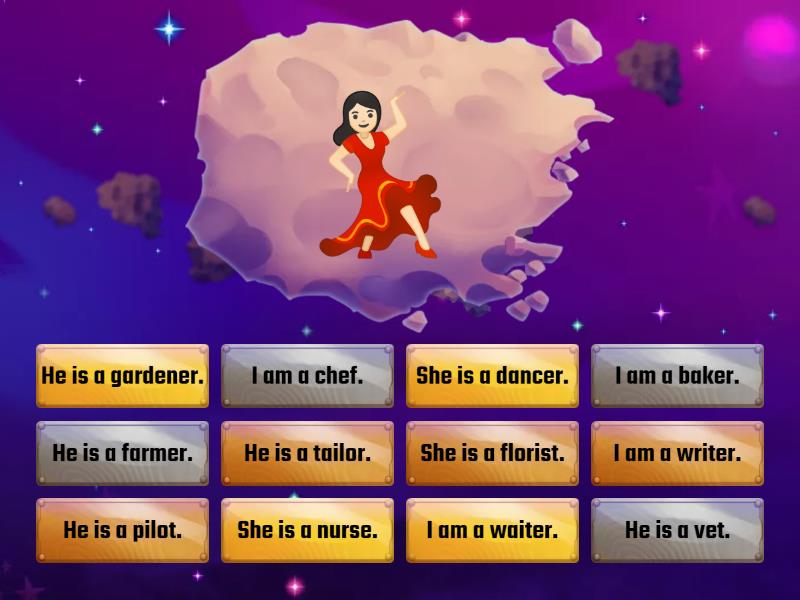Choose "He is a pilot." answer tile
This screenshot has width=800, height=600.
point(122,530)
